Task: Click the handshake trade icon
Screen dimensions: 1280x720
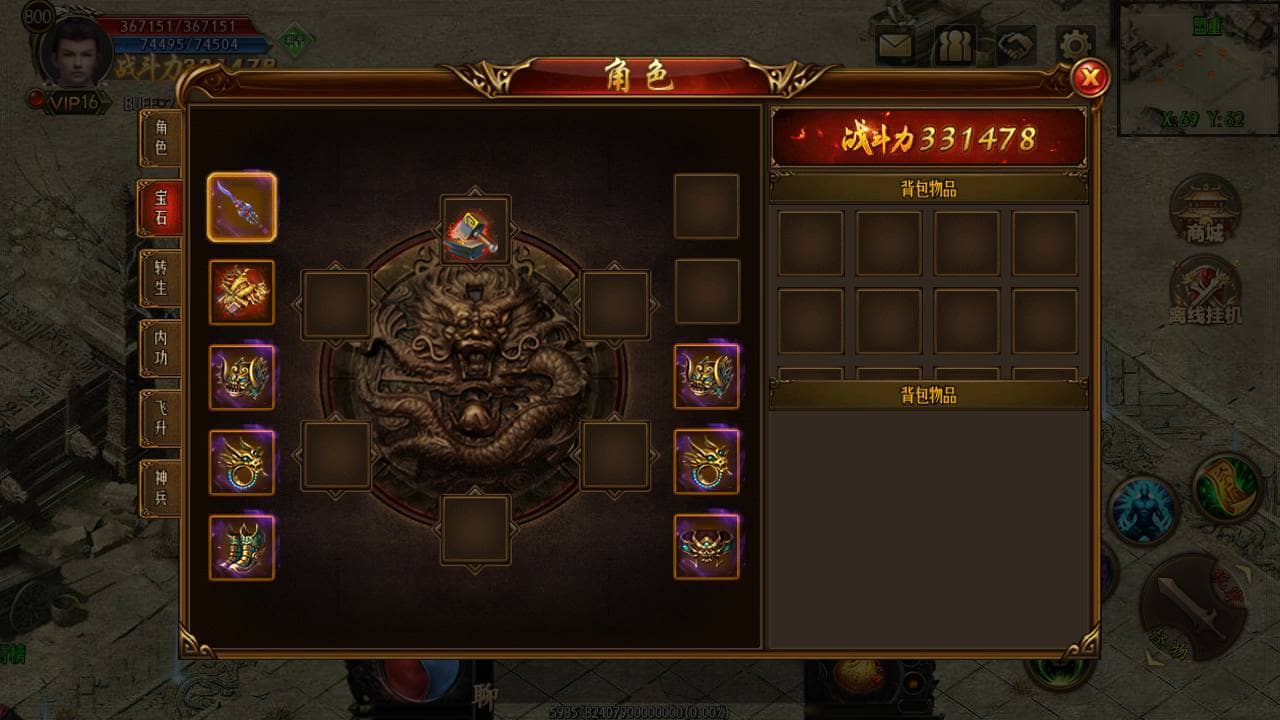Action: [x=1015, y=46]
